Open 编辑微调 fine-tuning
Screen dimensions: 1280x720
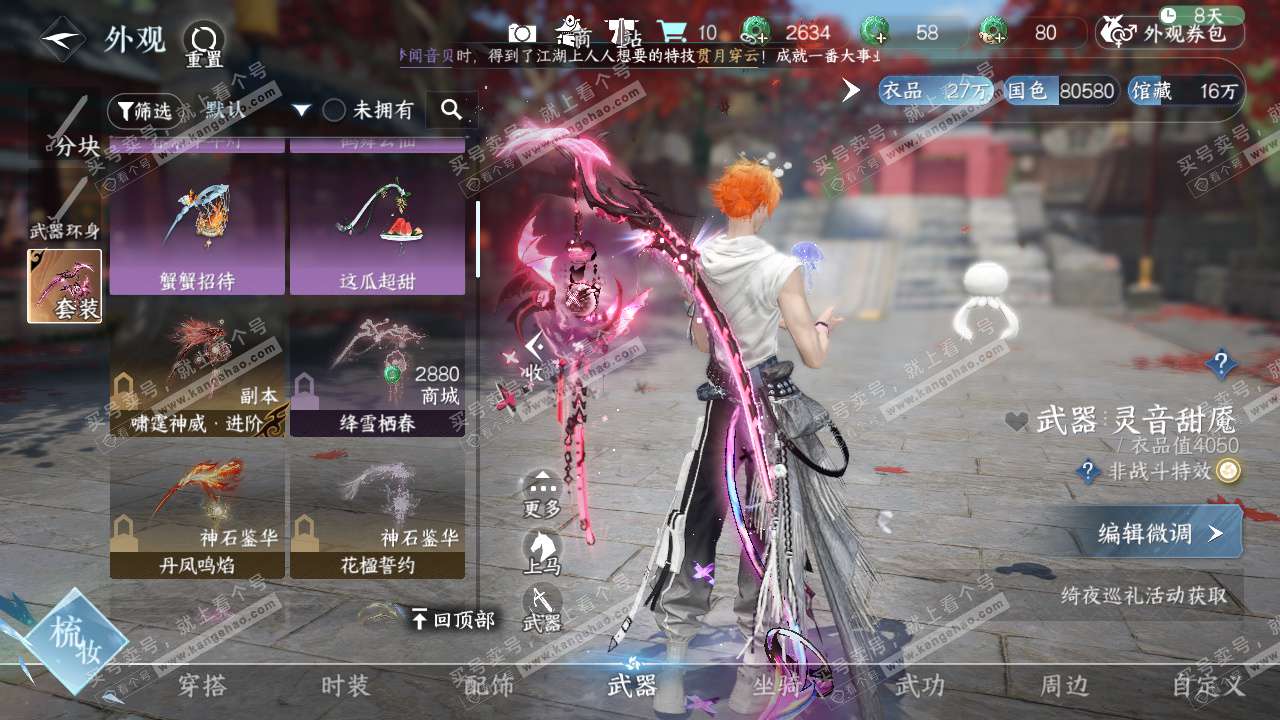coord(1160,533)
